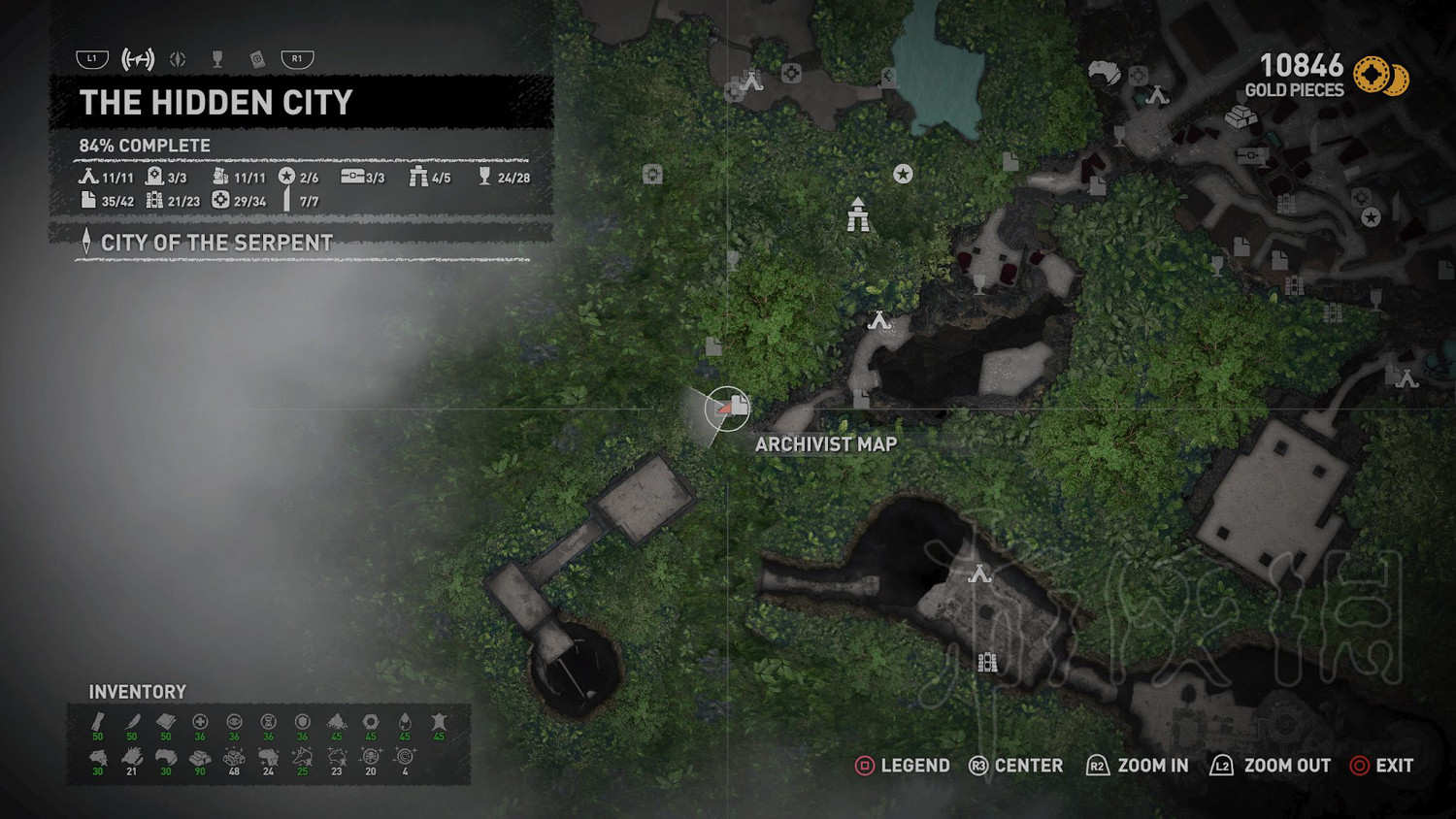Switch to the skills tab icon
Viewport: 1456px width, 819px height.
click(x=178, y=59)
